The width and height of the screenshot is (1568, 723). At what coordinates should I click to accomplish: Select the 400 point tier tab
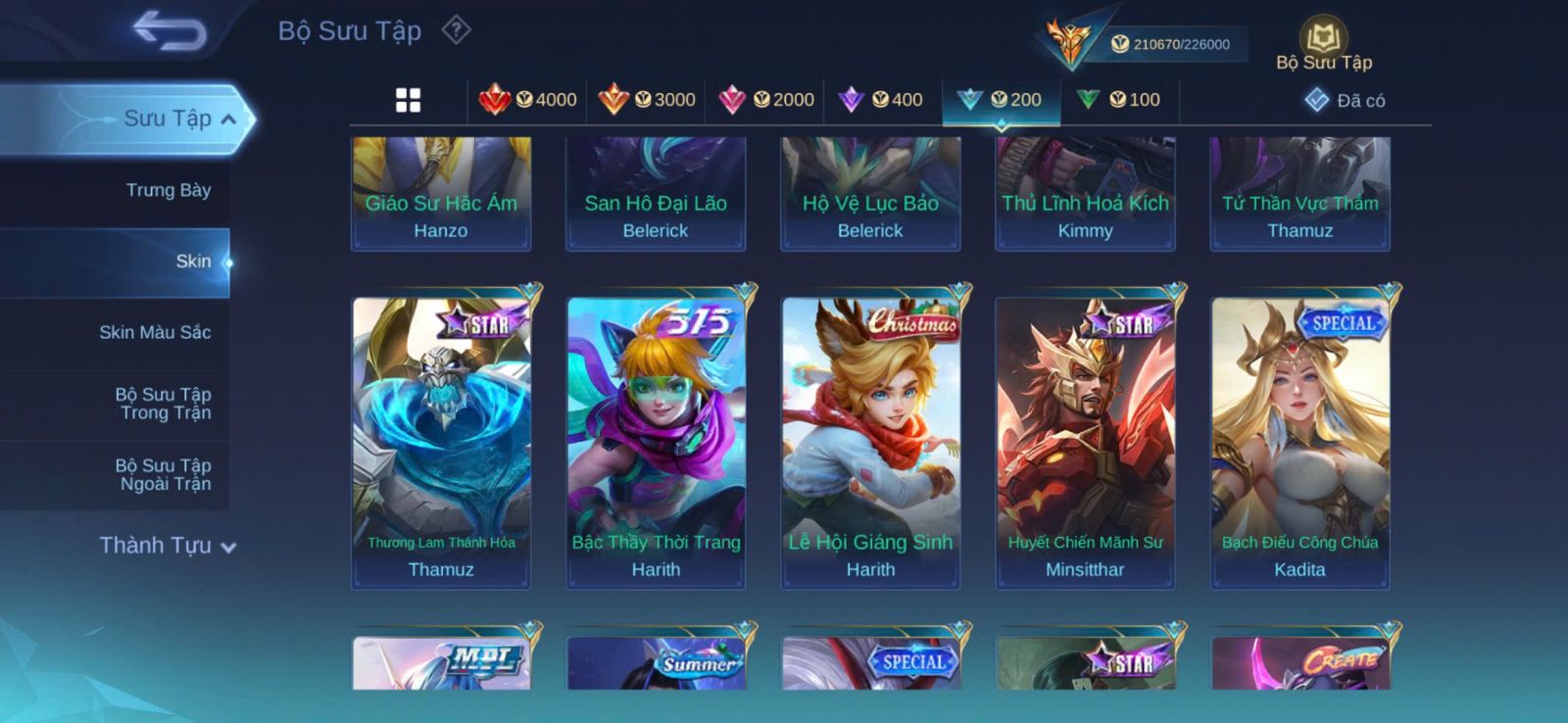(x=881, y=100)
